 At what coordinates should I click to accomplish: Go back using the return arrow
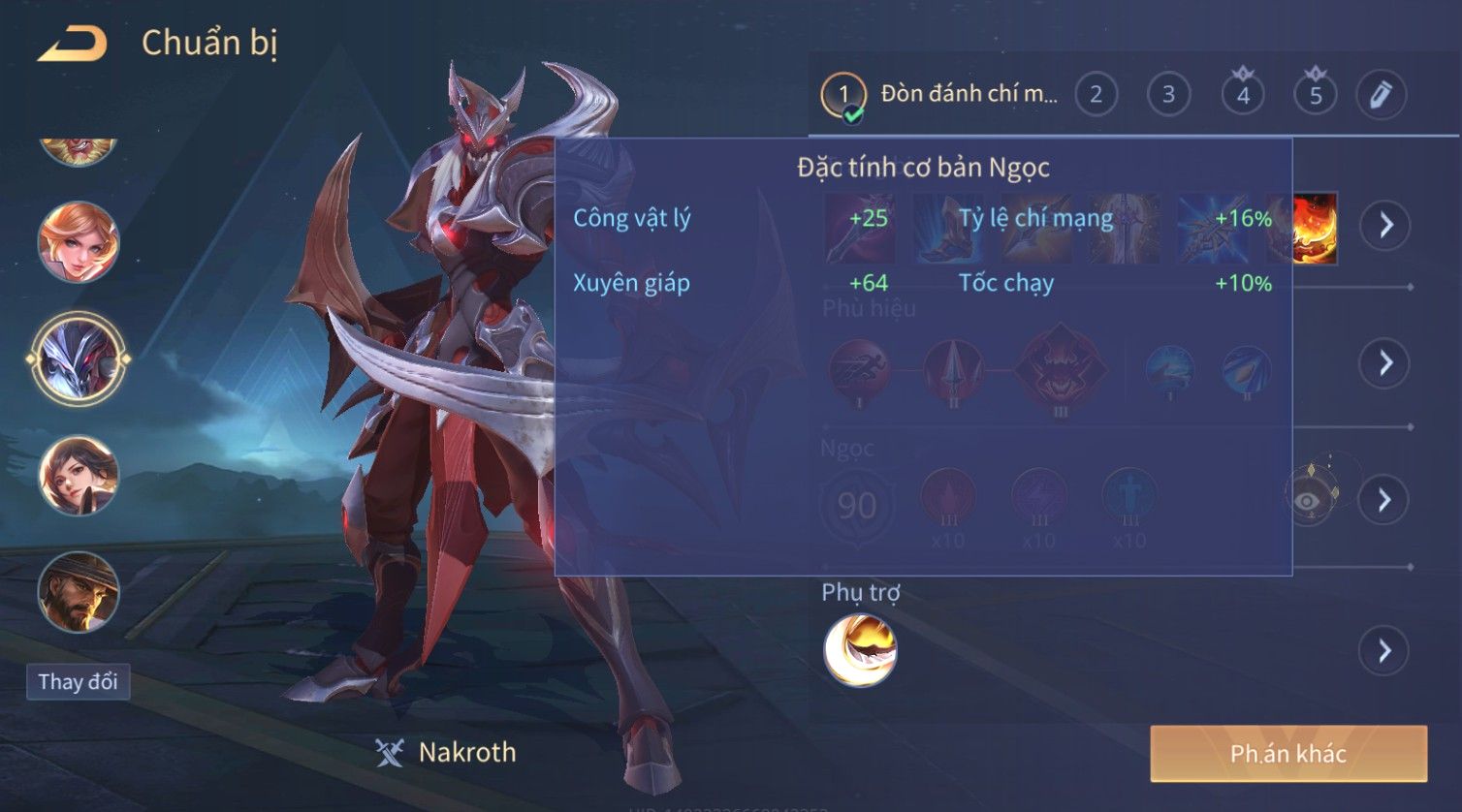(72, 45)
